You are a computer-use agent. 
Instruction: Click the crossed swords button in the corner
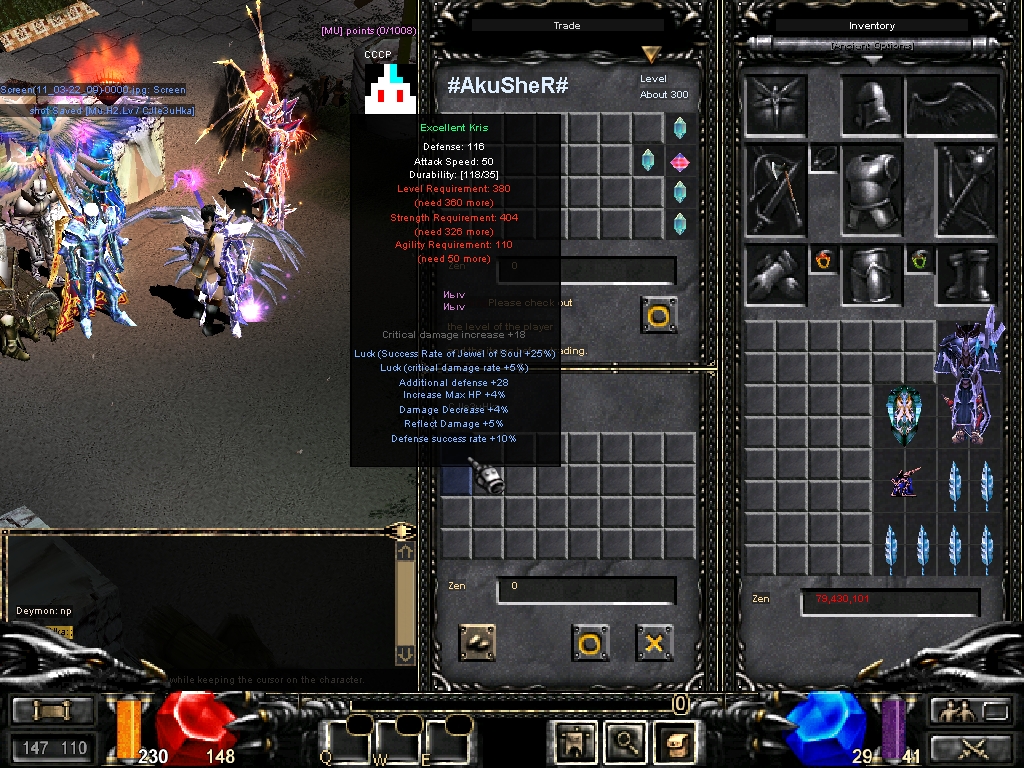970,747
